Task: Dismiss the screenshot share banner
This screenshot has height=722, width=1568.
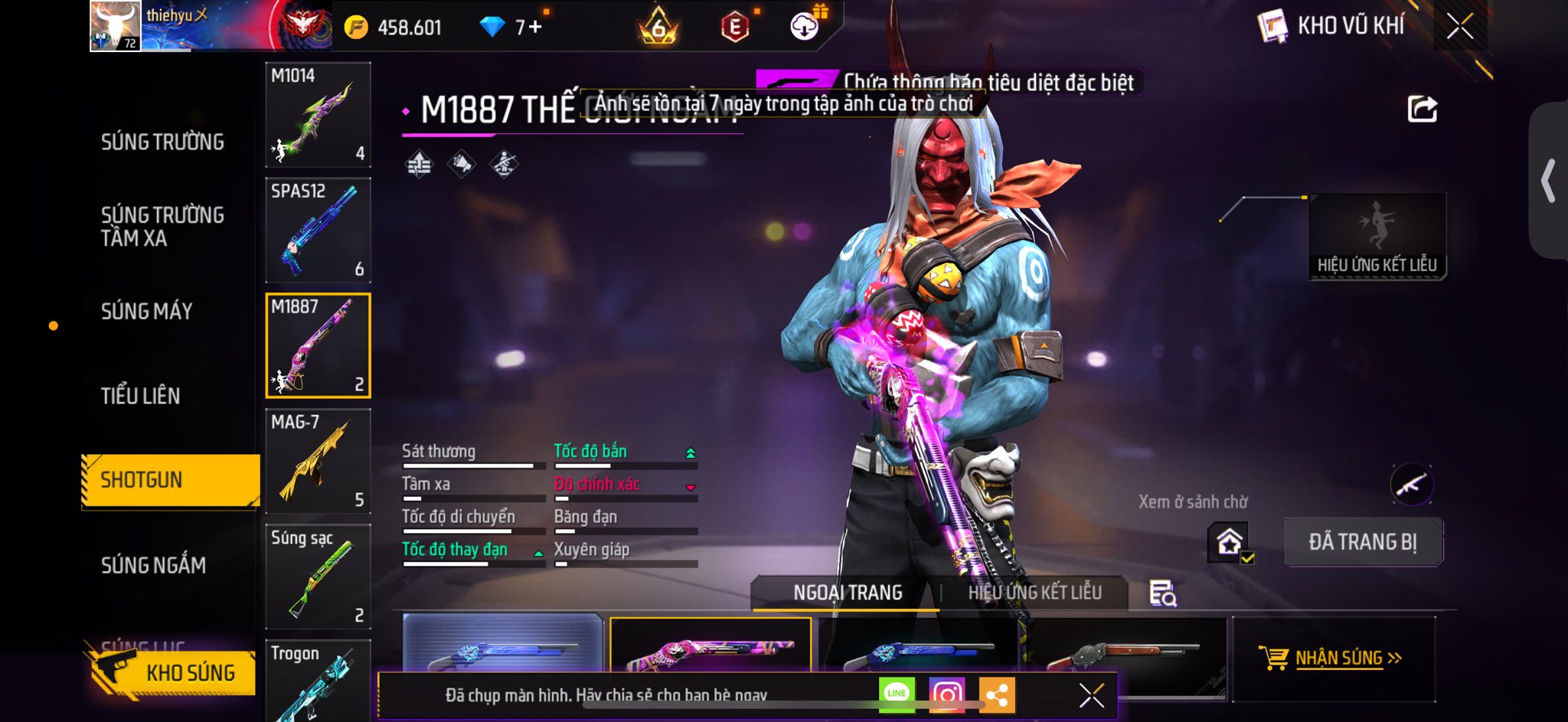Action: [x=1091, y=695]
